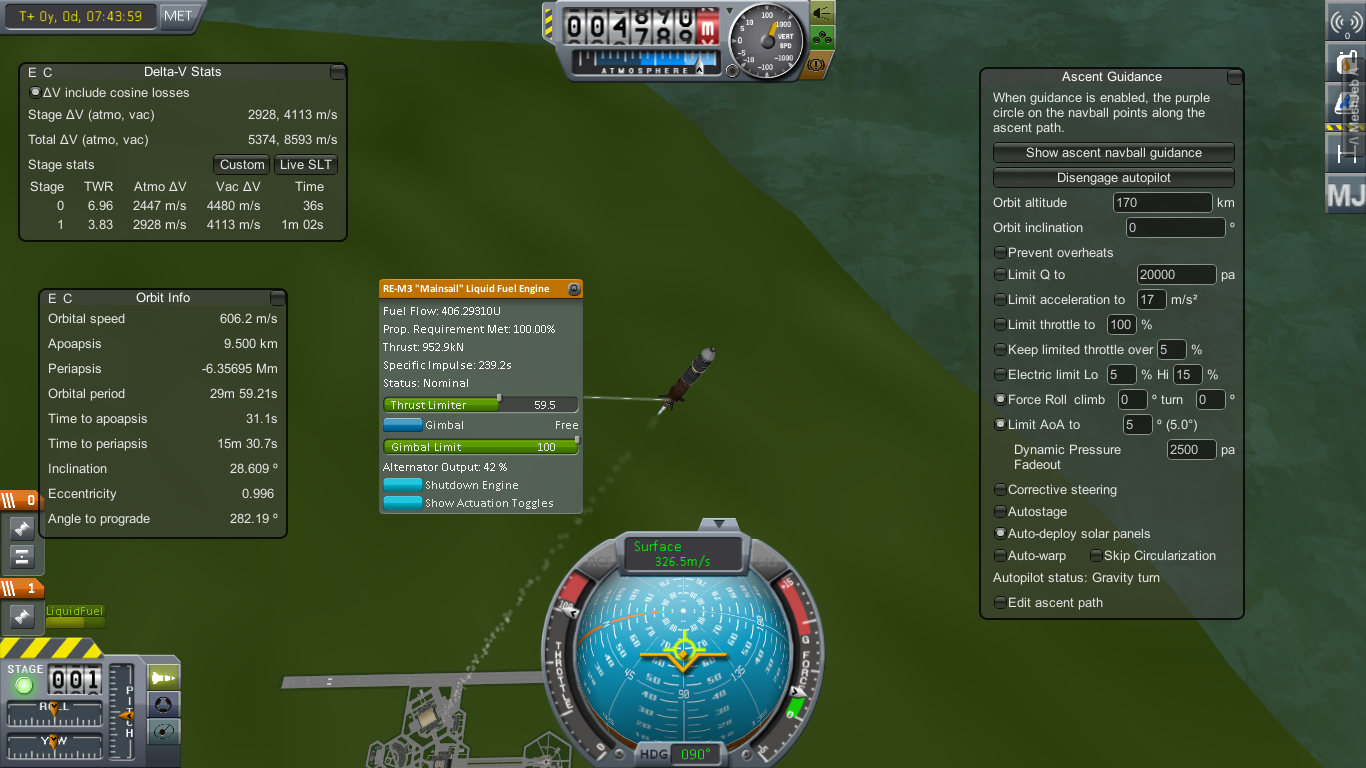
Task: Adjust the engine Thrust Limiter slider
Action: (x=498, y=405)
